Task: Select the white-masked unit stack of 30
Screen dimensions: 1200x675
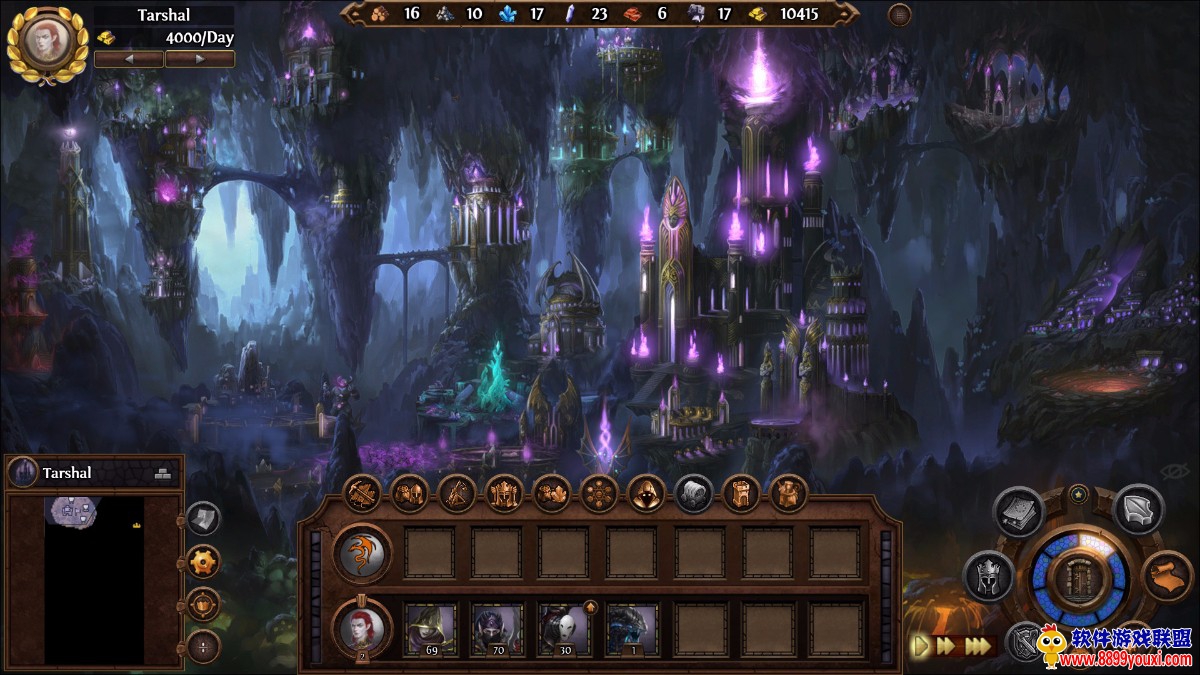Action: pyautogui.click(x=565, y=628)
